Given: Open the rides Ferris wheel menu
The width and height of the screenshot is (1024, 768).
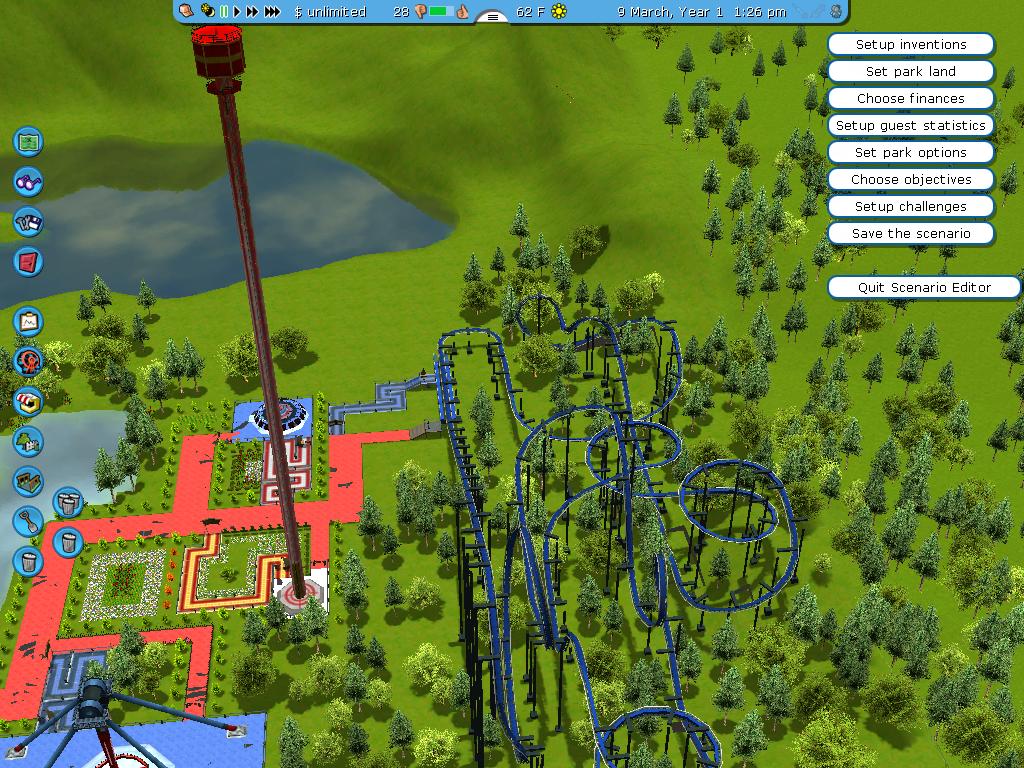Looking at the screenshot, I should (x=28, y=361).
